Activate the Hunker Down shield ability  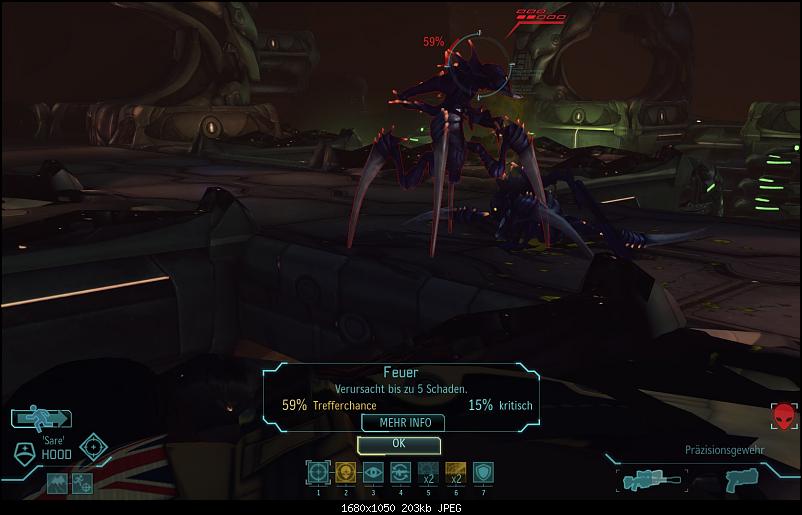[x=482, y=471]
